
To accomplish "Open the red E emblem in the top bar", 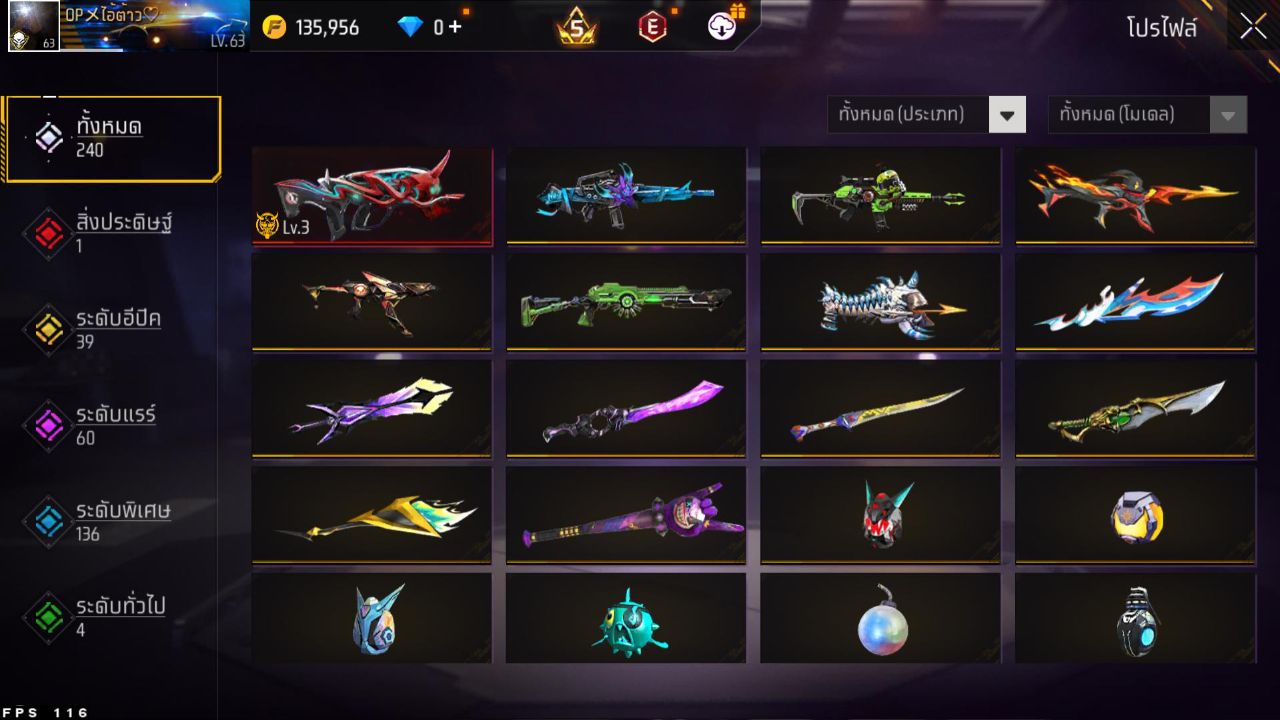I will click(655, 27).
